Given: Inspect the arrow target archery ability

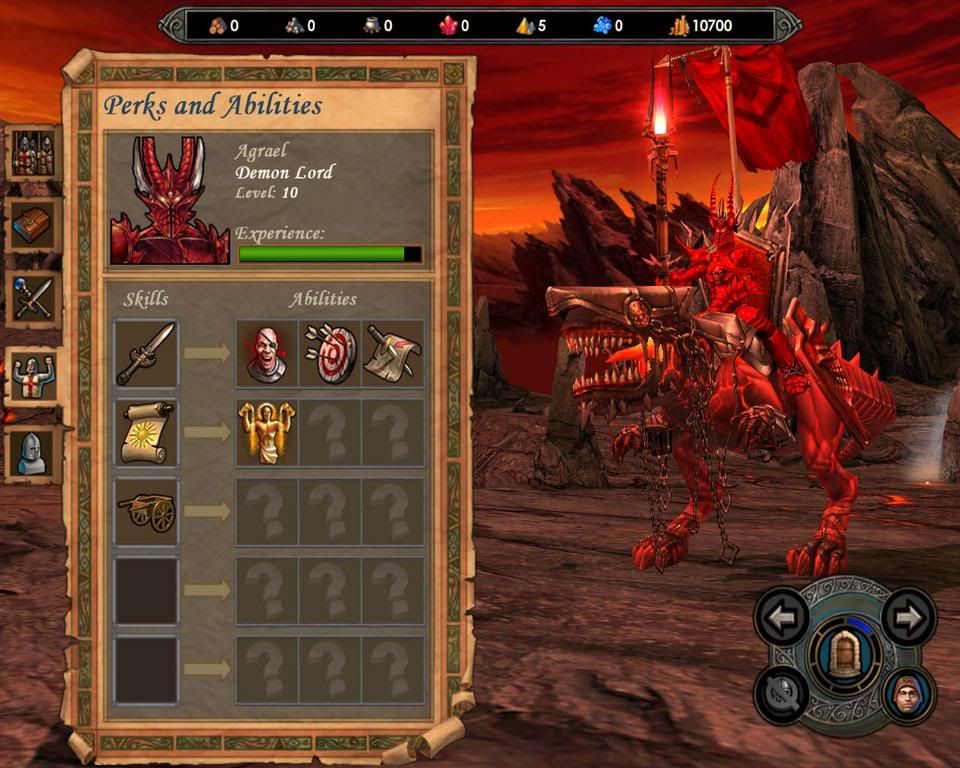Looking at the screenshot, I should point(330,353).
